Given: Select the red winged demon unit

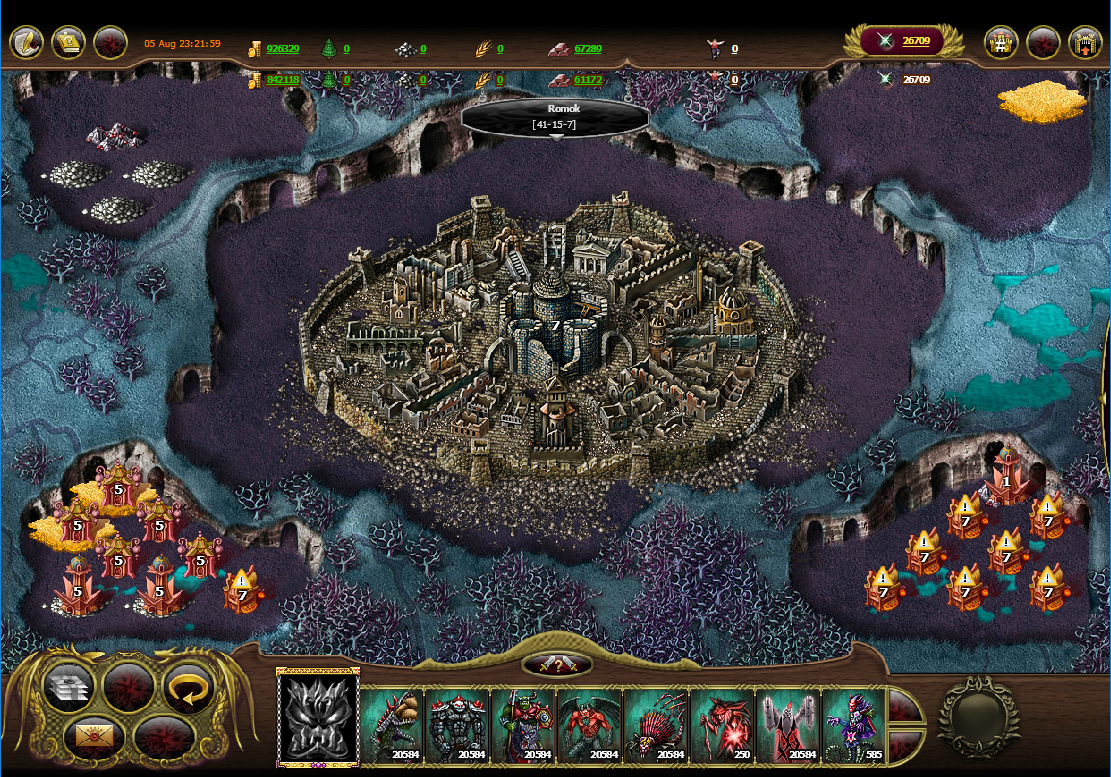Looking at the screenshot, I should [x=589, y=725].
